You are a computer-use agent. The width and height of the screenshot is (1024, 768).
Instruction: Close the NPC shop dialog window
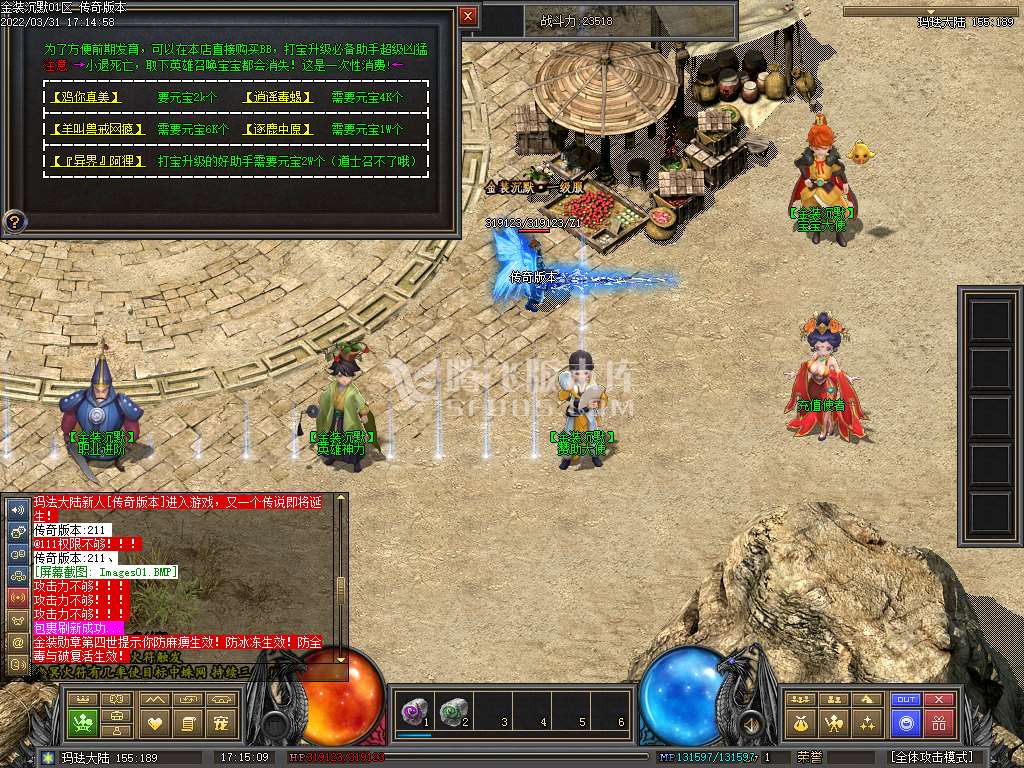468,16
